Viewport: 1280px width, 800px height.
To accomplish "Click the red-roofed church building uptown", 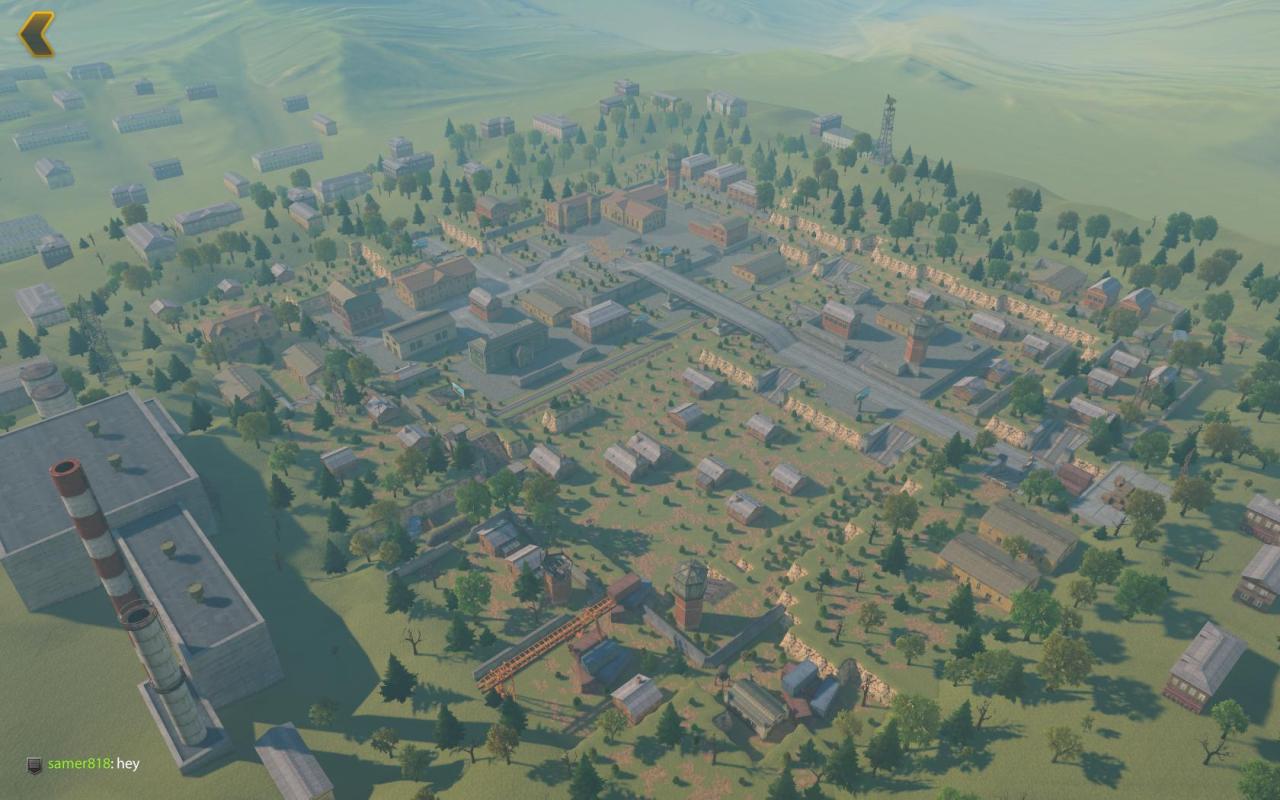I will click(x=634, y=211).
